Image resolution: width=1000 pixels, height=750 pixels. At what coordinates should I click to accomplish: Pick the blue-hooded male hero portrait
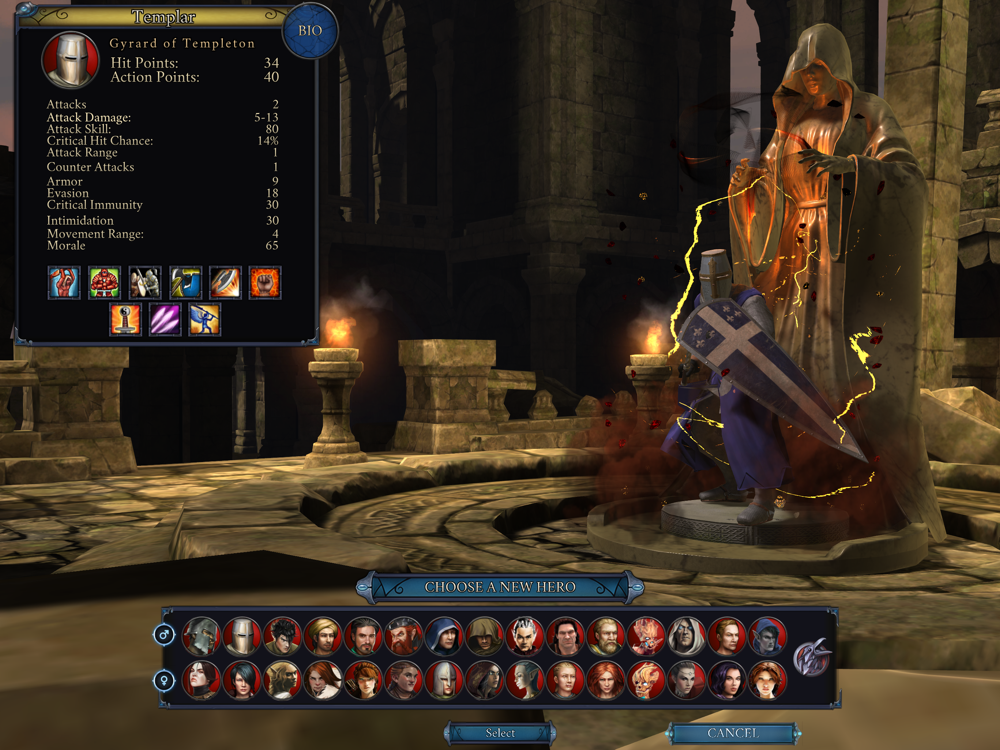click(444, 636)
